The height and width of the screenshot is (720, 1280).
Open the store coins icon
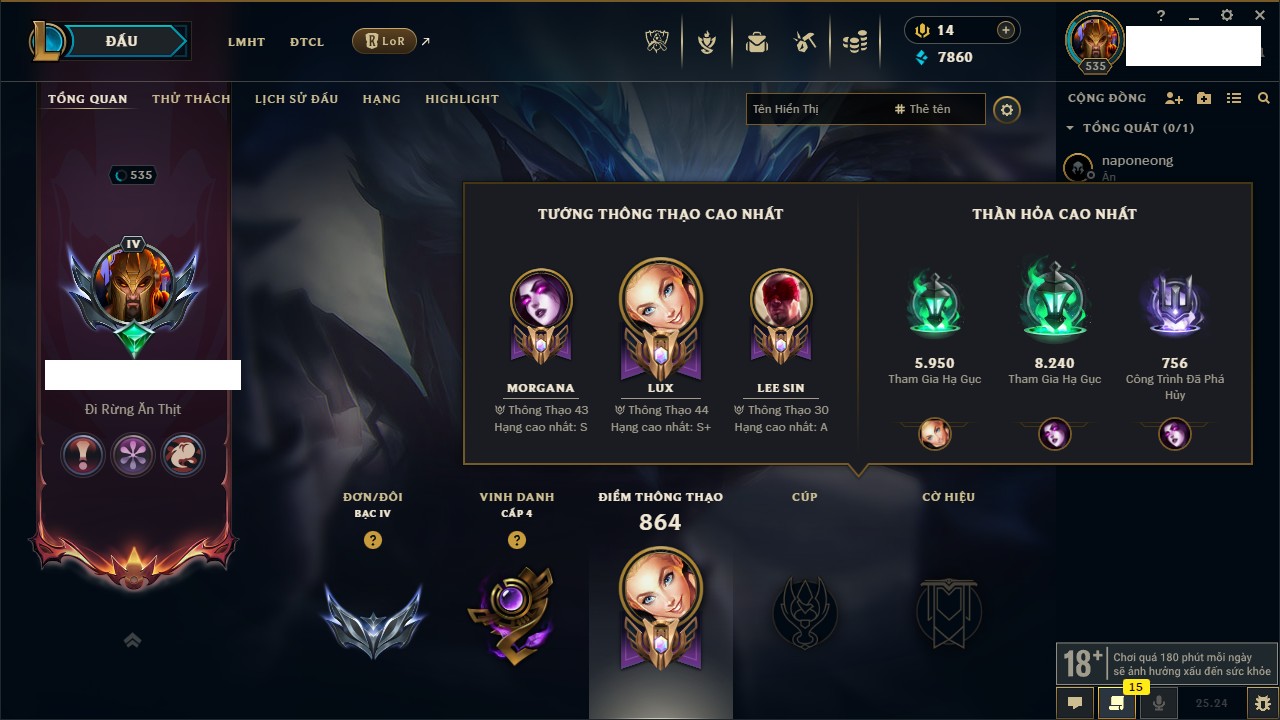coord(854,43)
